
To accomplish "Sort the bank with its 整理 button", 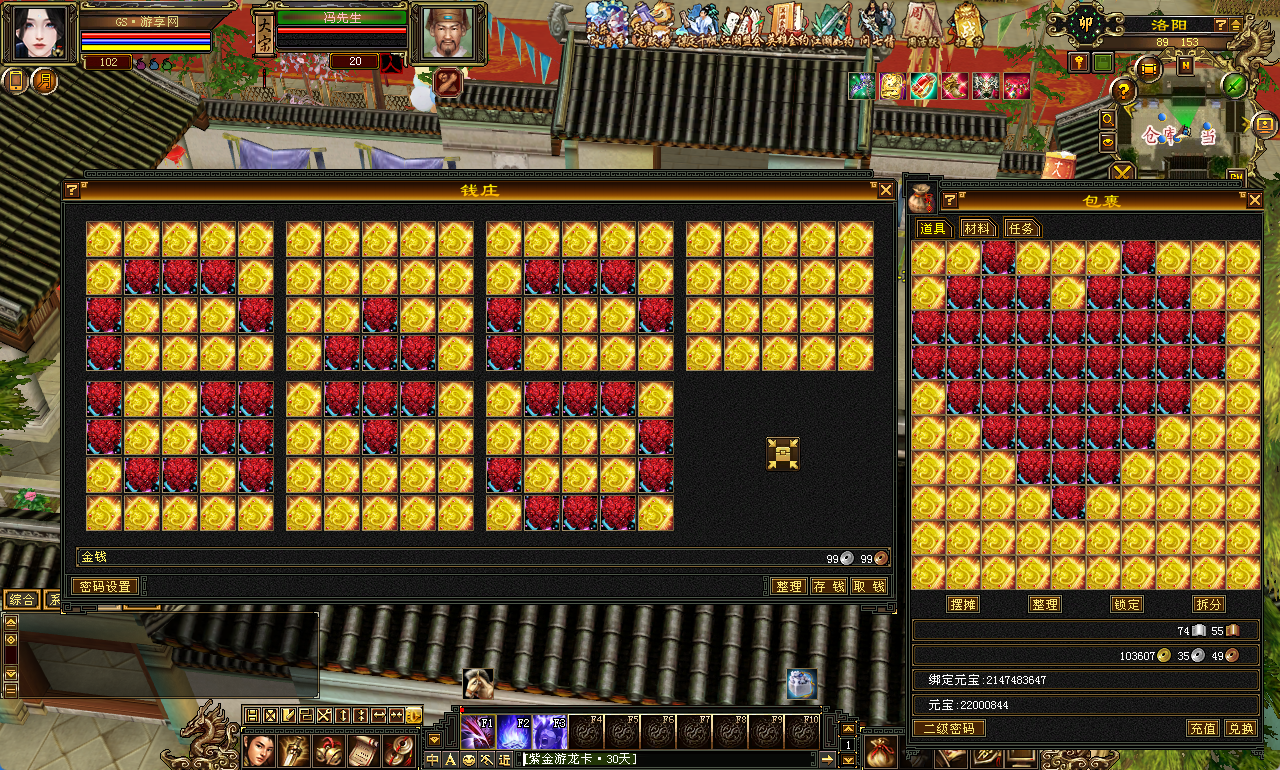I will (788, 586).
